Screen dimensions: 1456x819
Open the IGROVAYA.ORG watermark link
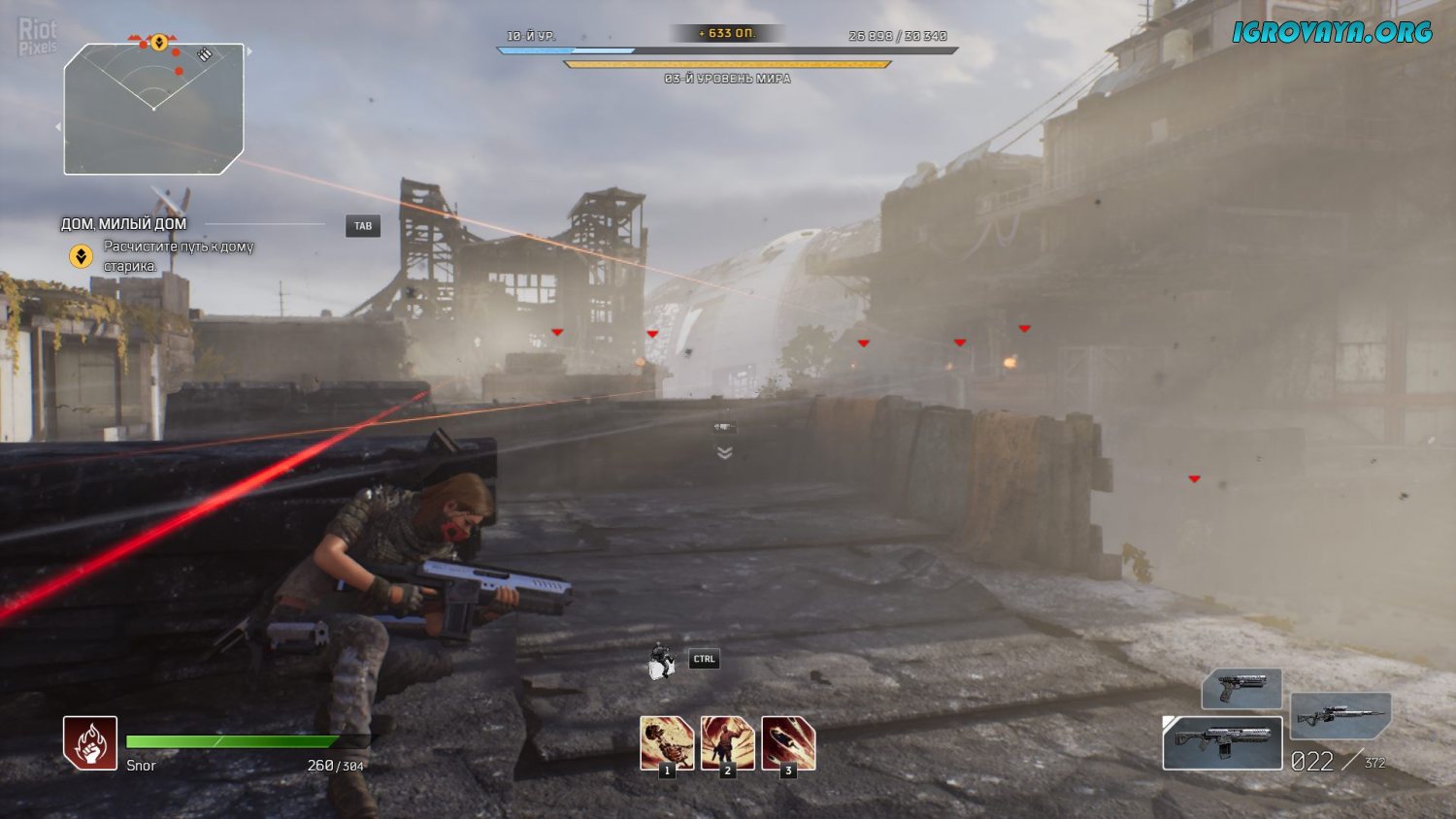tap(1332, 32)
